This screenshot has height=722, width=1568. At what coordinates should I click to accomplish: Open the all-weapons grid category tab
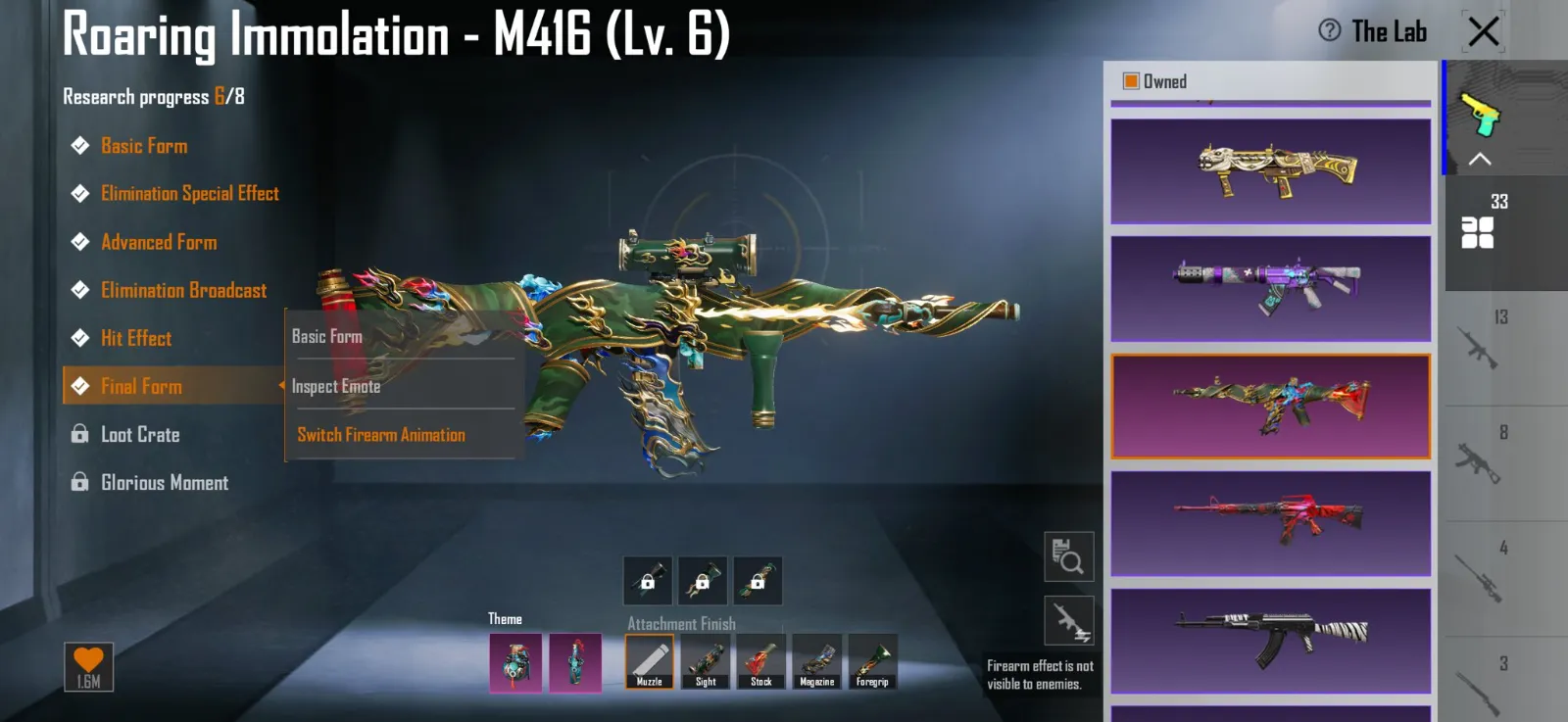click(x=1477, y=231)
